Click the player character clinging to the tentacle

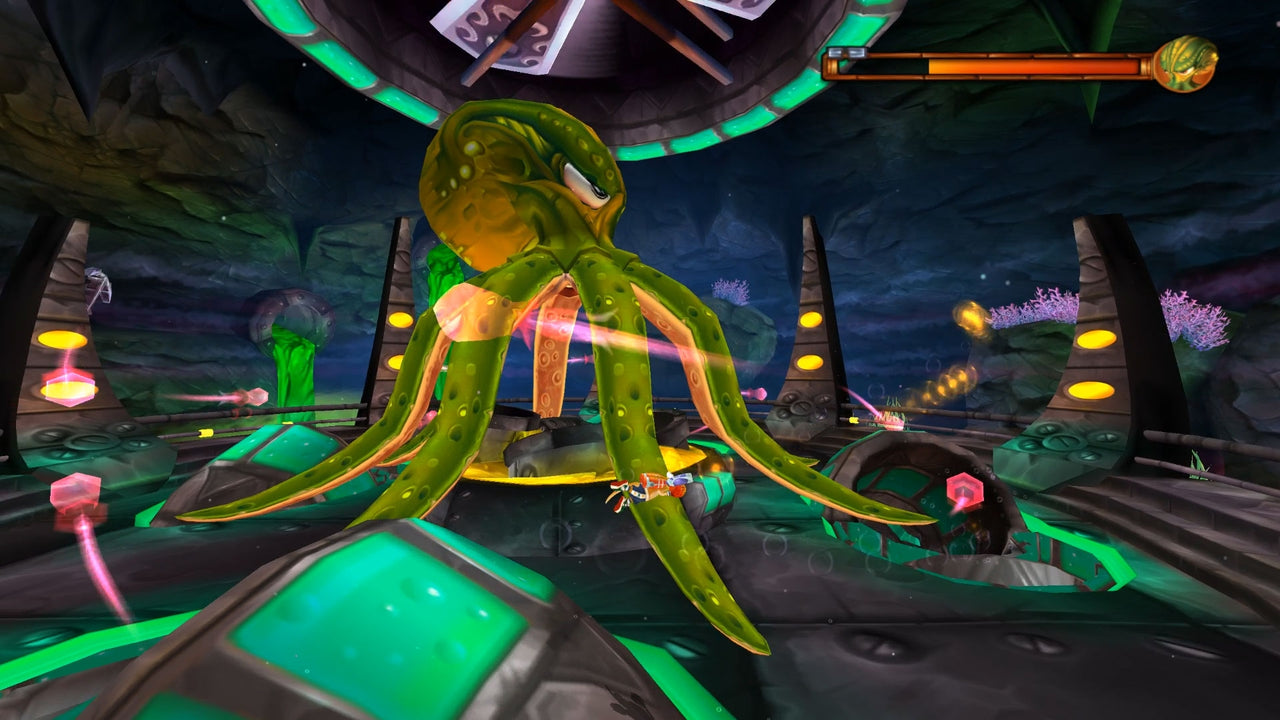[x=650, y=490]
